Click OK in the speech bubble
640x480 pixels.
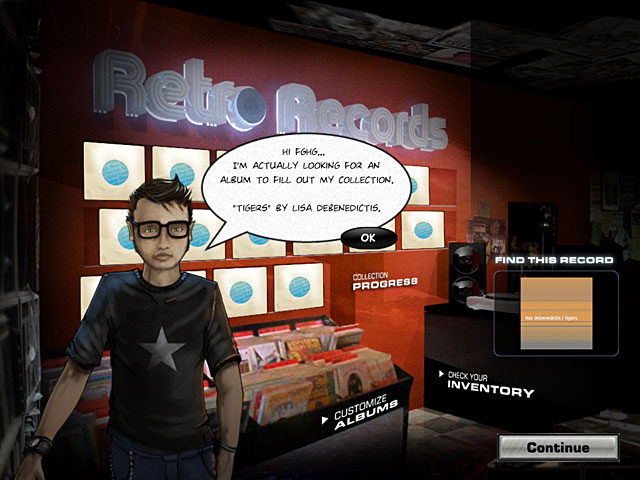(x=368, y=237)
